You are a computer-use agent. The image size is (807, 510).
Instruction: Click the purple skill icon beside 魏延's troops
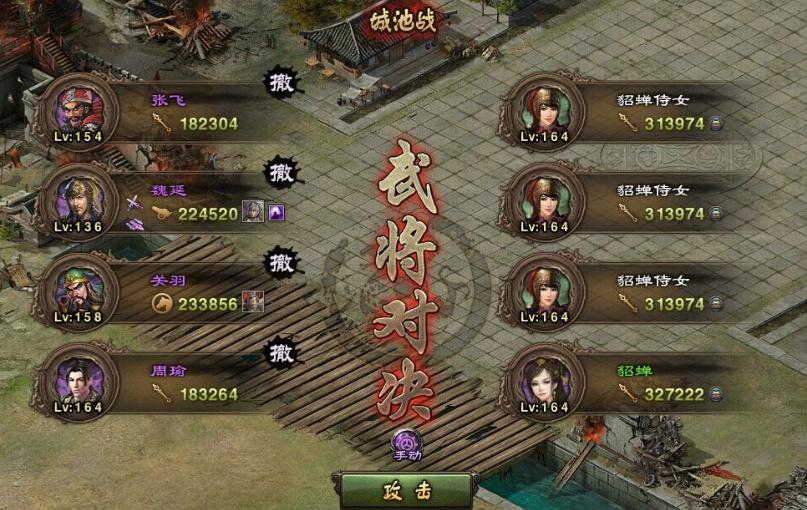click(x=277, y=212)
